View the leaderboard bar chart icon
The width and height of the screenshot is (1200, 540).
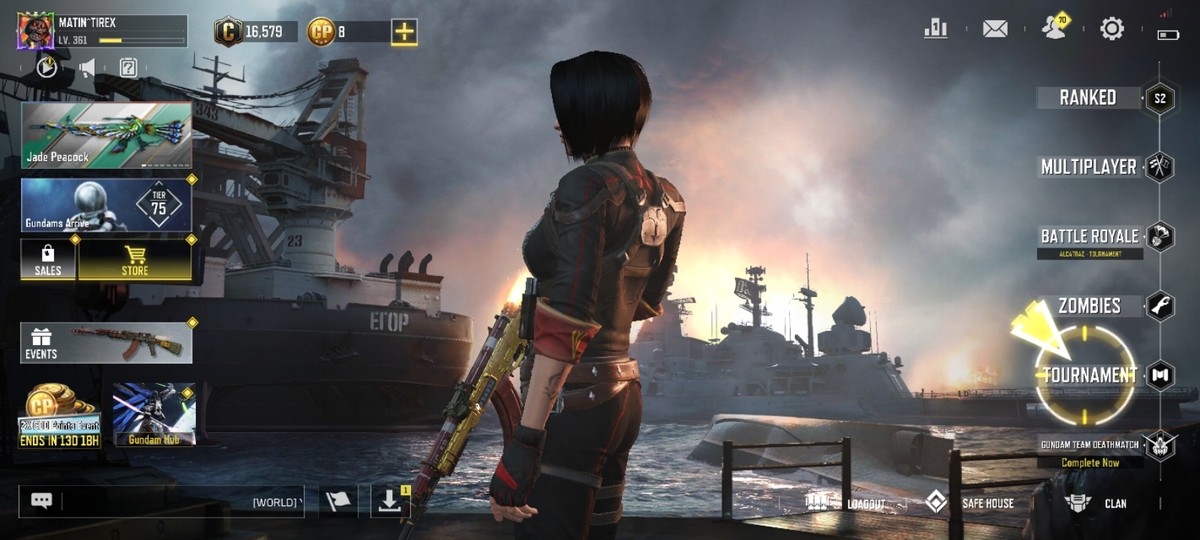click(936, 29)
